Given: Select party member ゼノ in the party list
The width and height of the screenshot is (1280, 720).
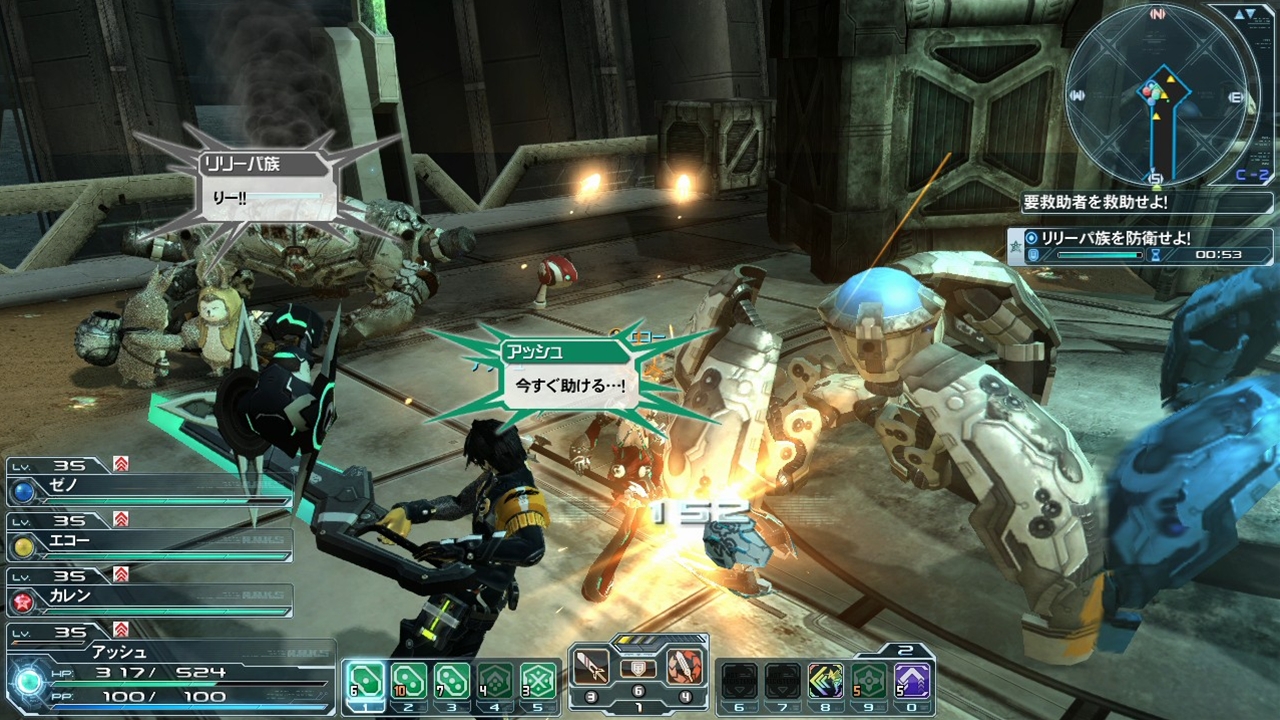Looking at the screenshot, I should [x=150, y=489].
